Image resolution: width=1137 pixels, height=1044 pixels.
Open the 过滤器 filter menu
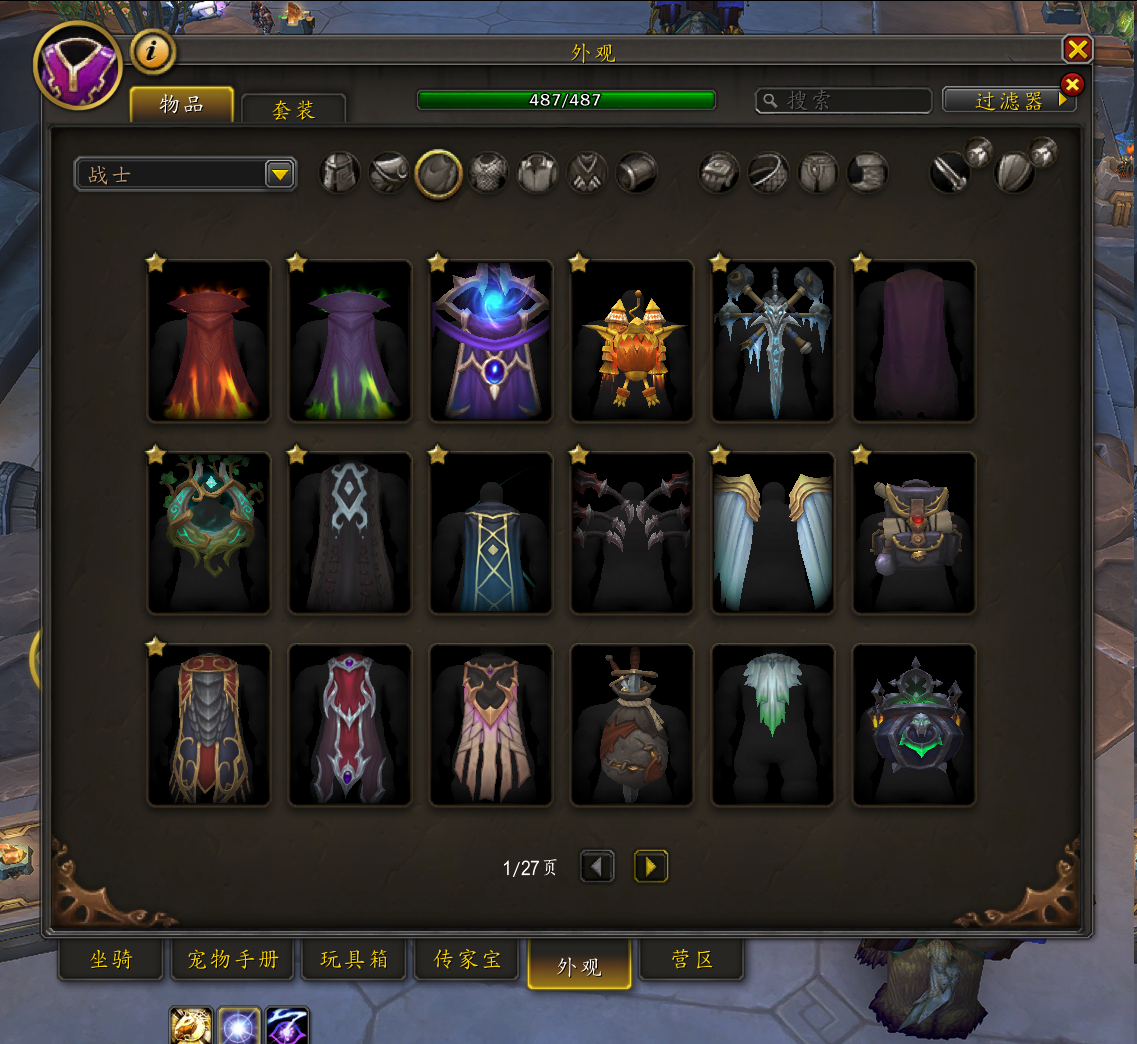[1009, 100]
